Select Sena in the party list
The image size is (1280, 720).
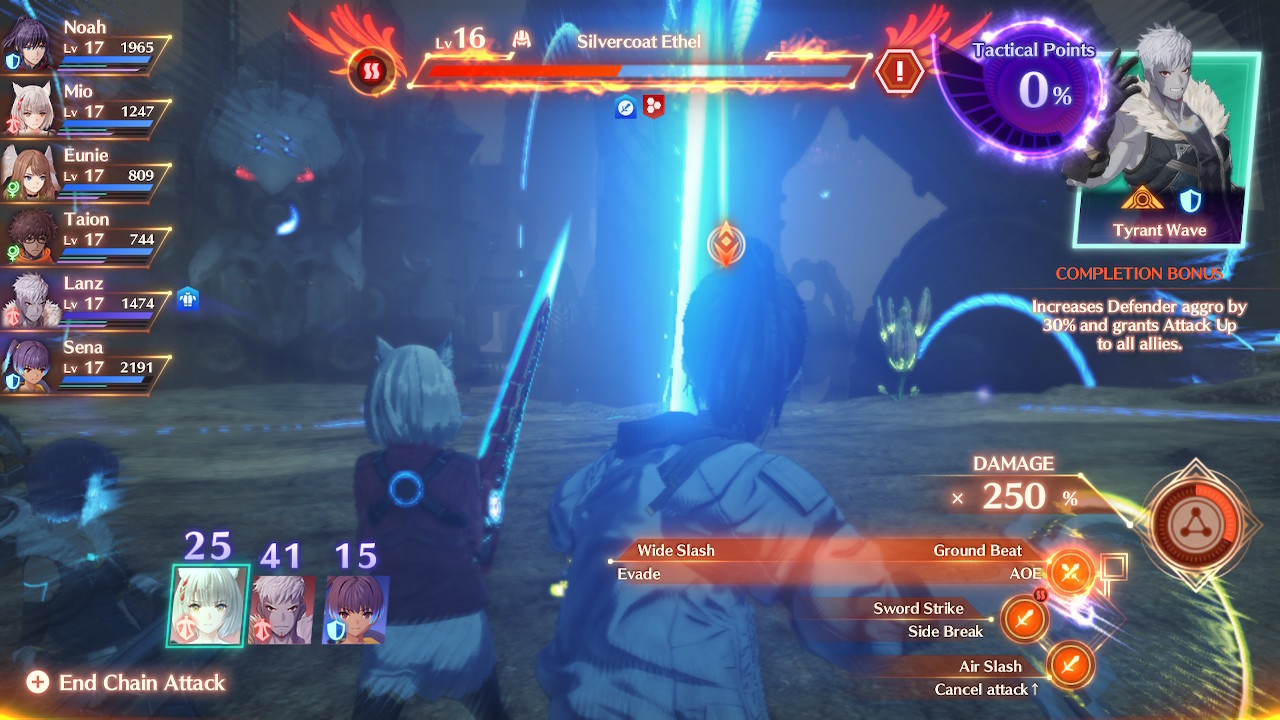click(x=85, y=362)
